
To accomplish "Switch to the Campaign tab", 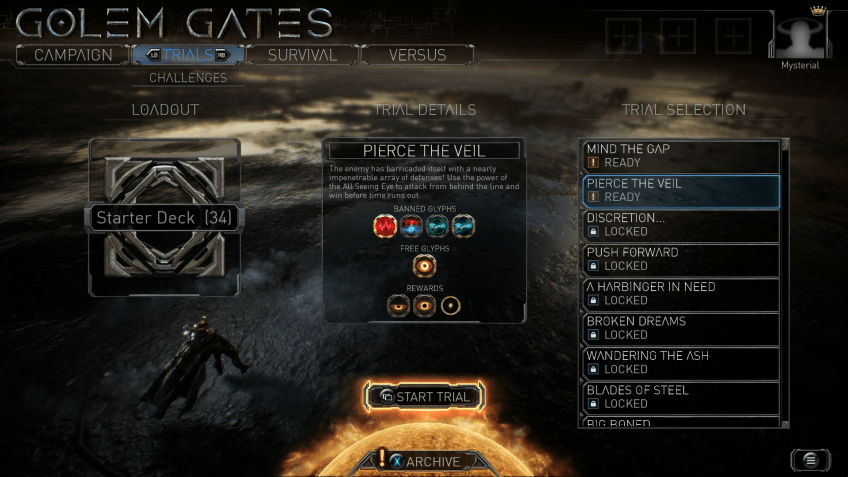I will tap(72, 55).
